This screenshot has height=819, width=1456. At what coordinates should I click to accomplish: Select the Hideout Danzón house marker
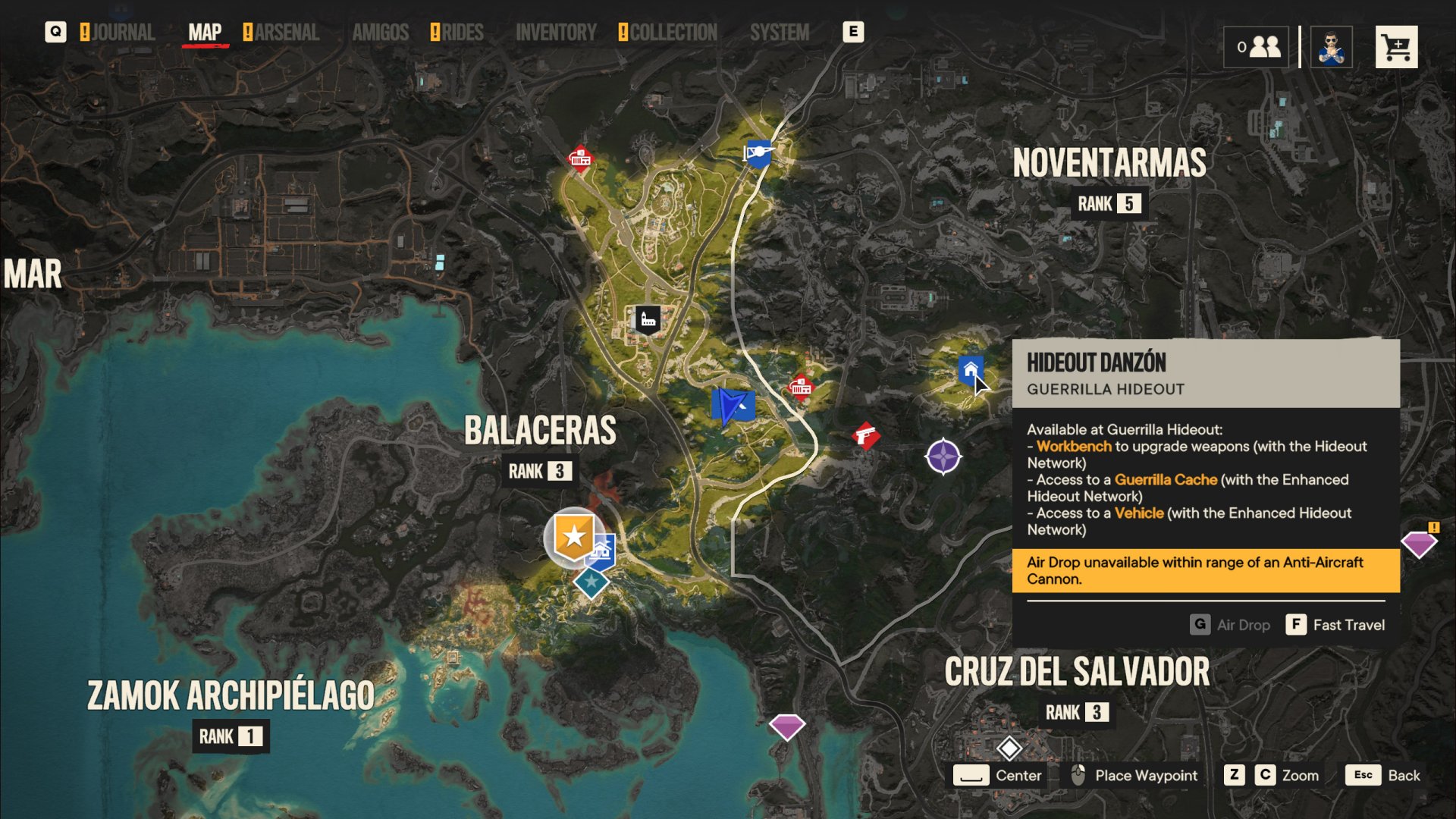(x=970, y=370)
